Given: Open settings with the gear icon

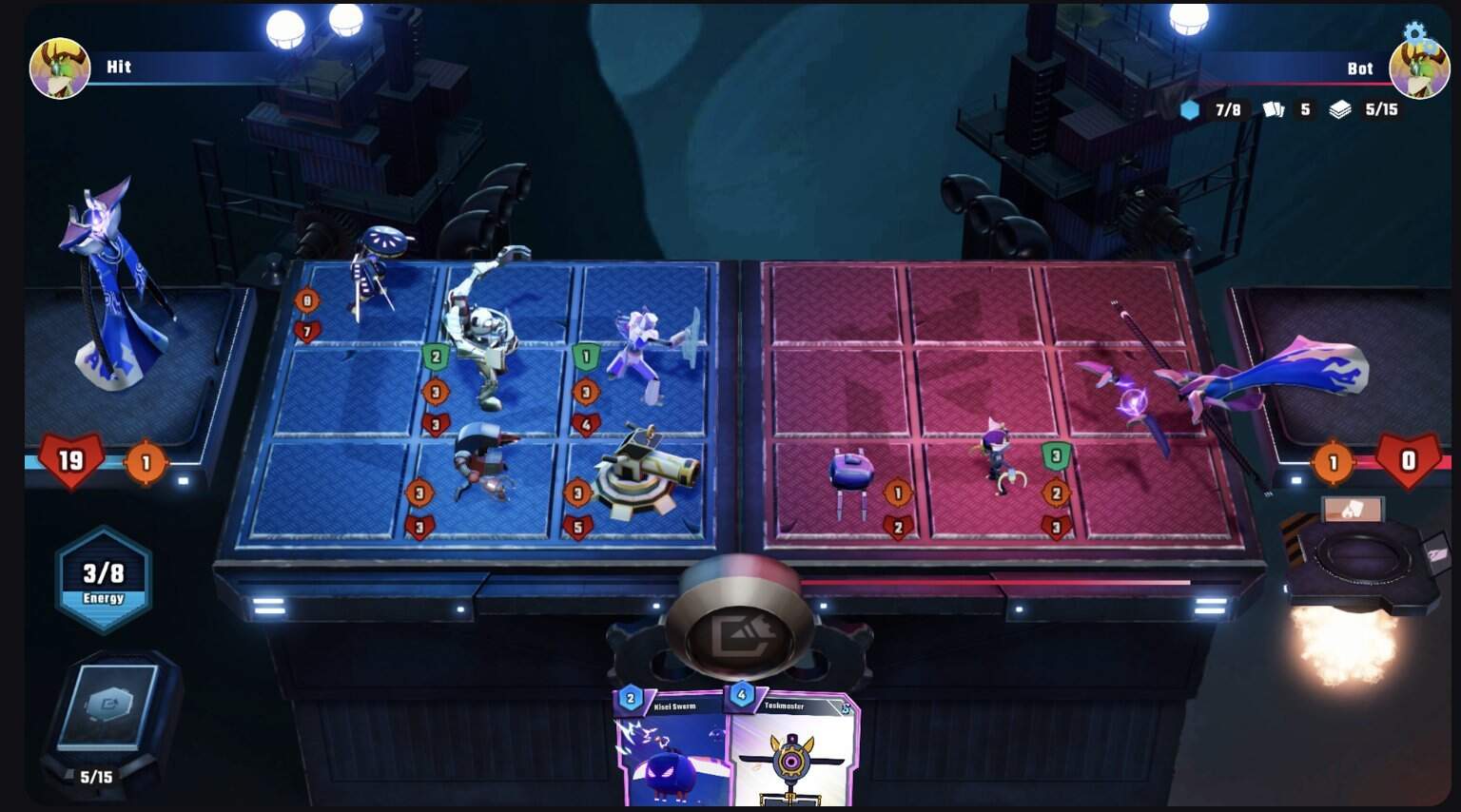Looking at the screenshot, I should click(x=1415, y=33).
